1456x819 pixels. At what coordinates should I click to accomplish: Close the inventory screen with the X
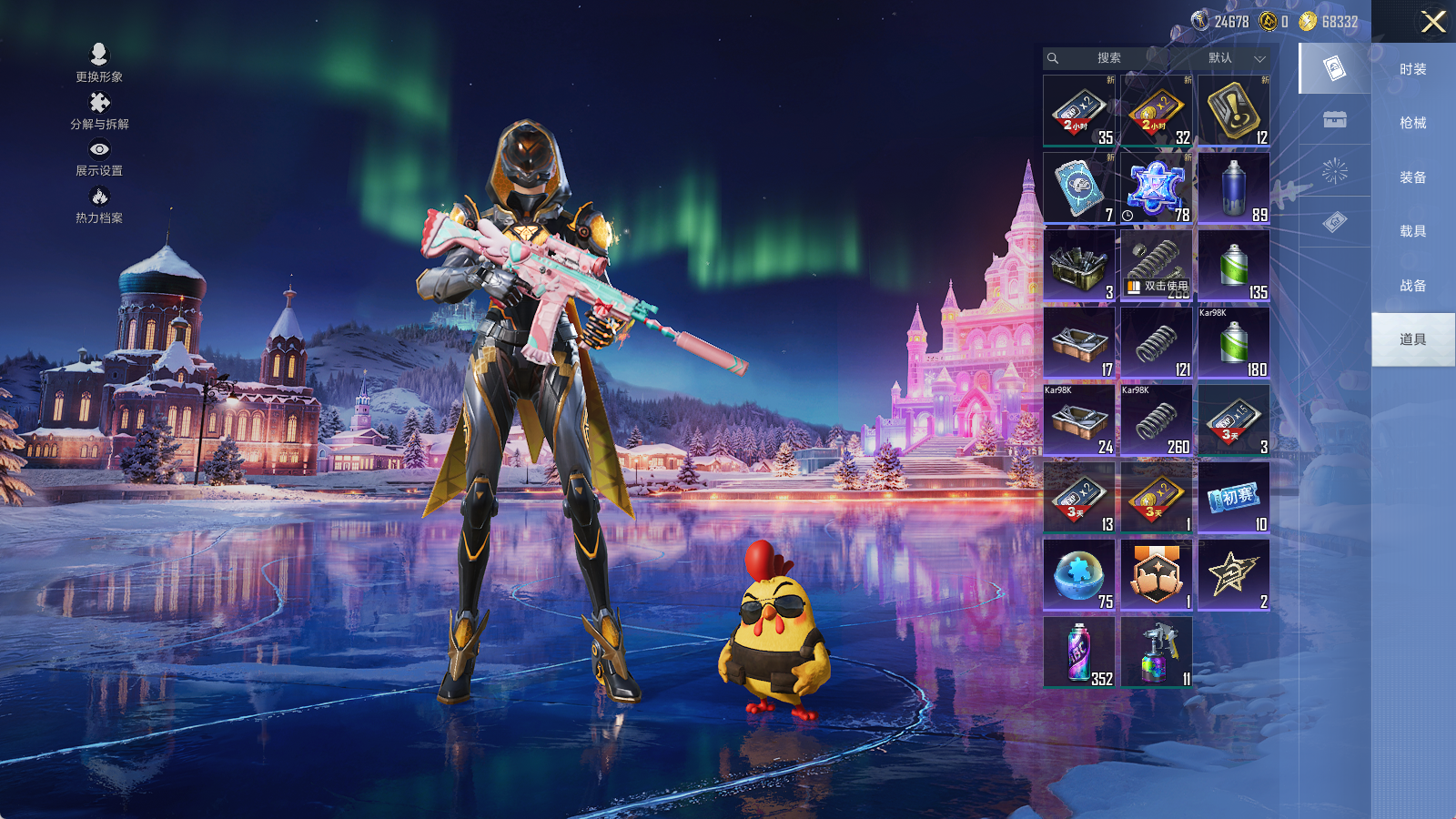point(1433,22)
